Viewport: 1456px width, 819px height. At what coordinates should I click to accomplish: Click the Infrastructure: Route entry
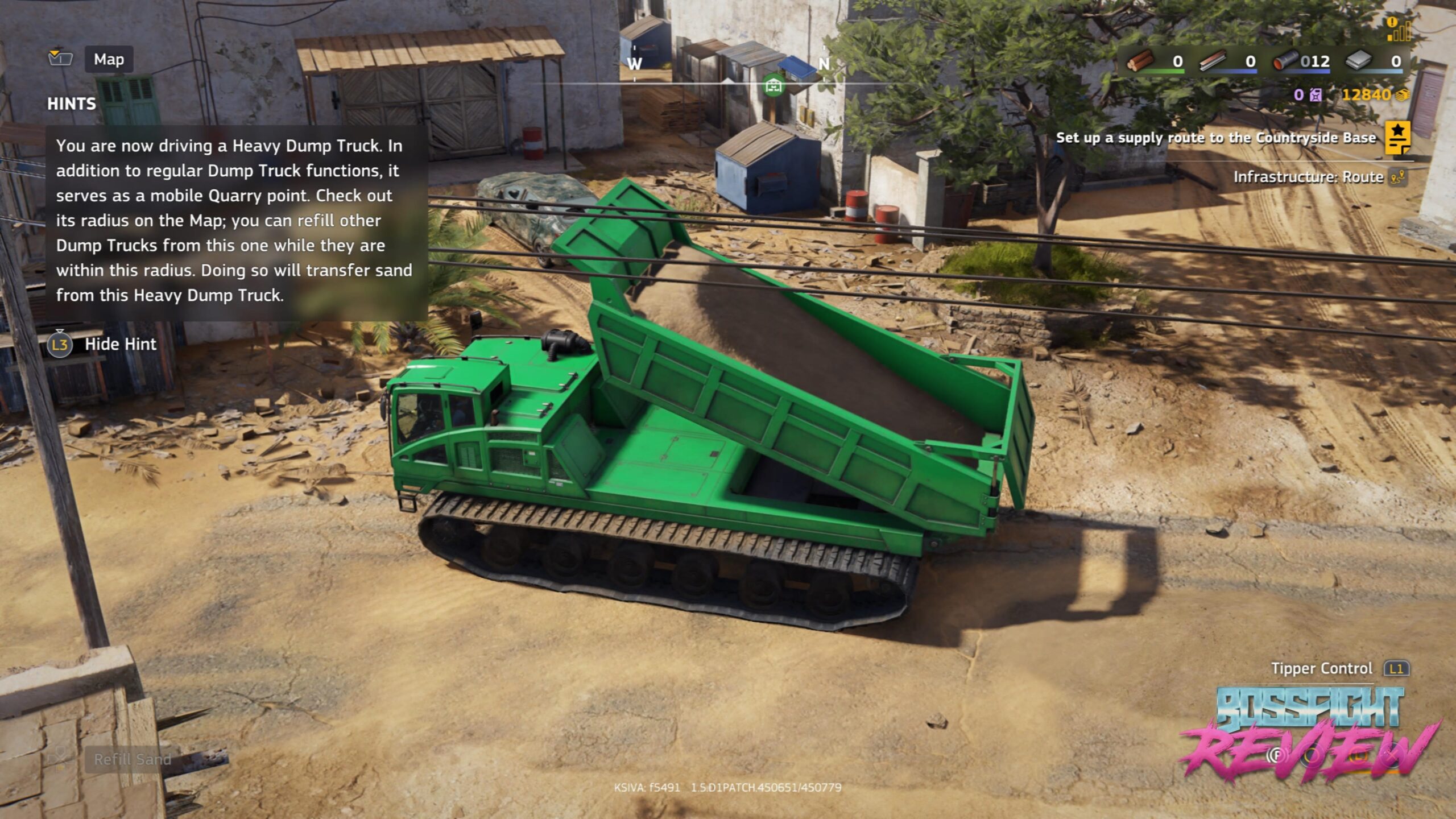[1308, 177]
